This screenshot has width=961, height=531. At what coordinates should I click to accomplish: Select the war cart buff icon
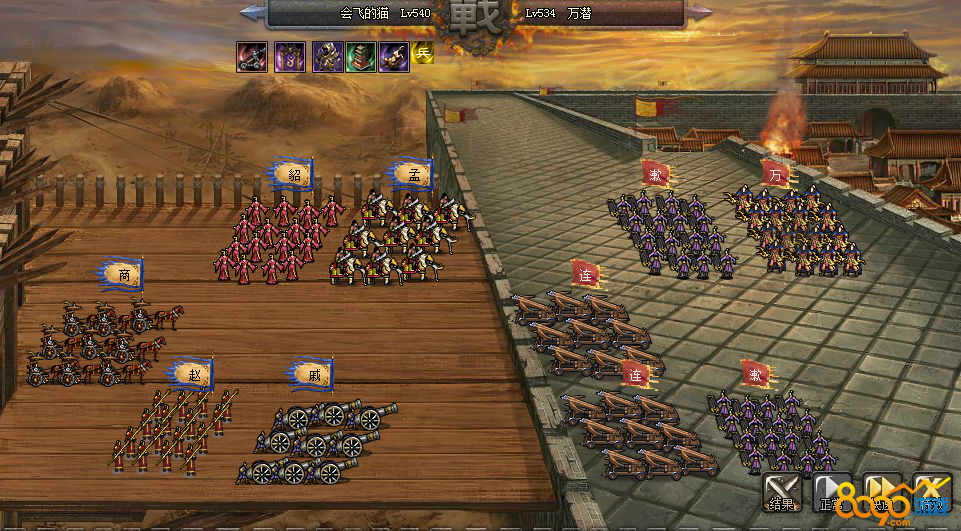click(252, 56)
